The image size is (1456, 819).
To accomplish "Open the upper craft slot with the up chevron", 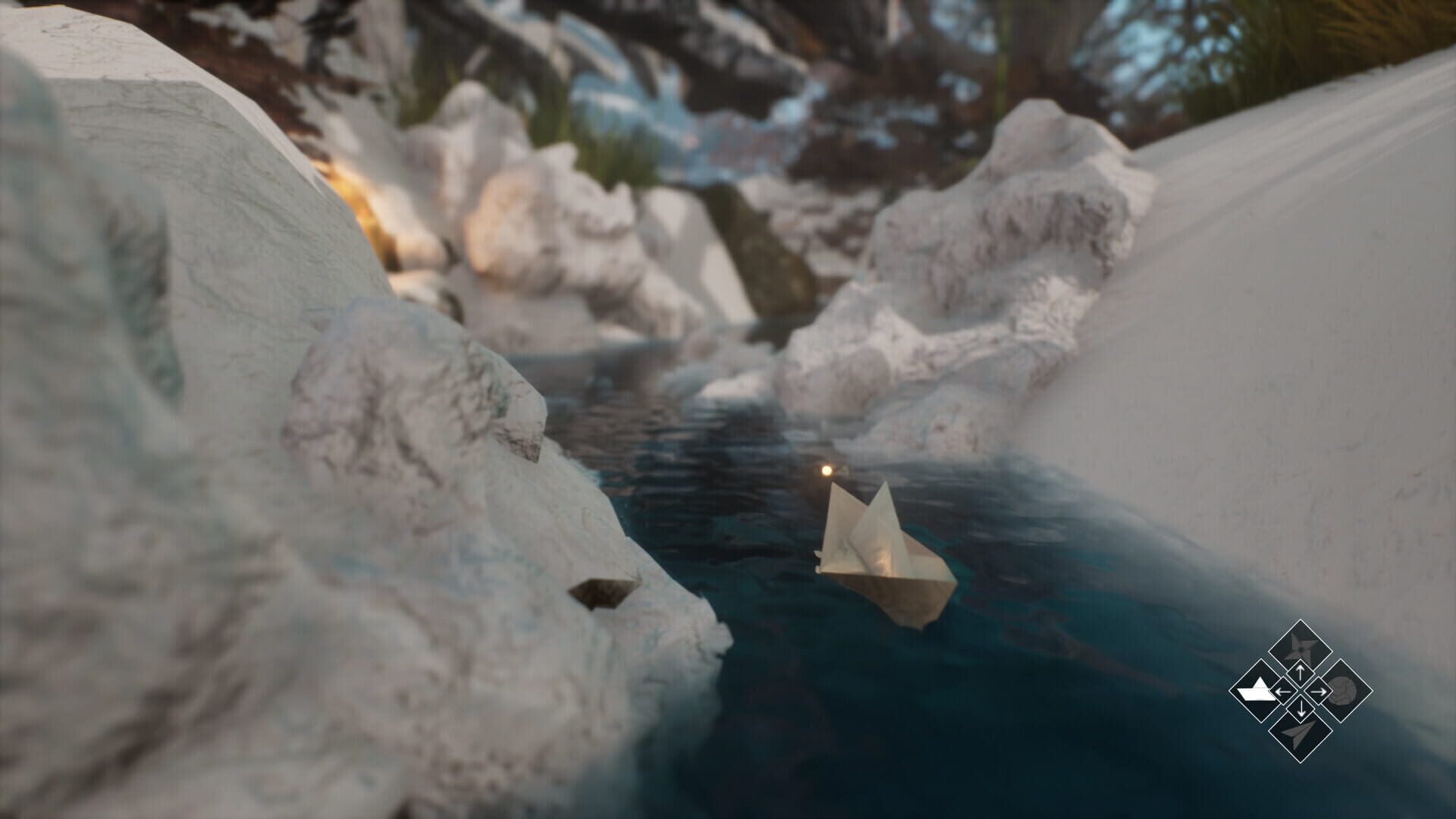I will pos(1301,673).
